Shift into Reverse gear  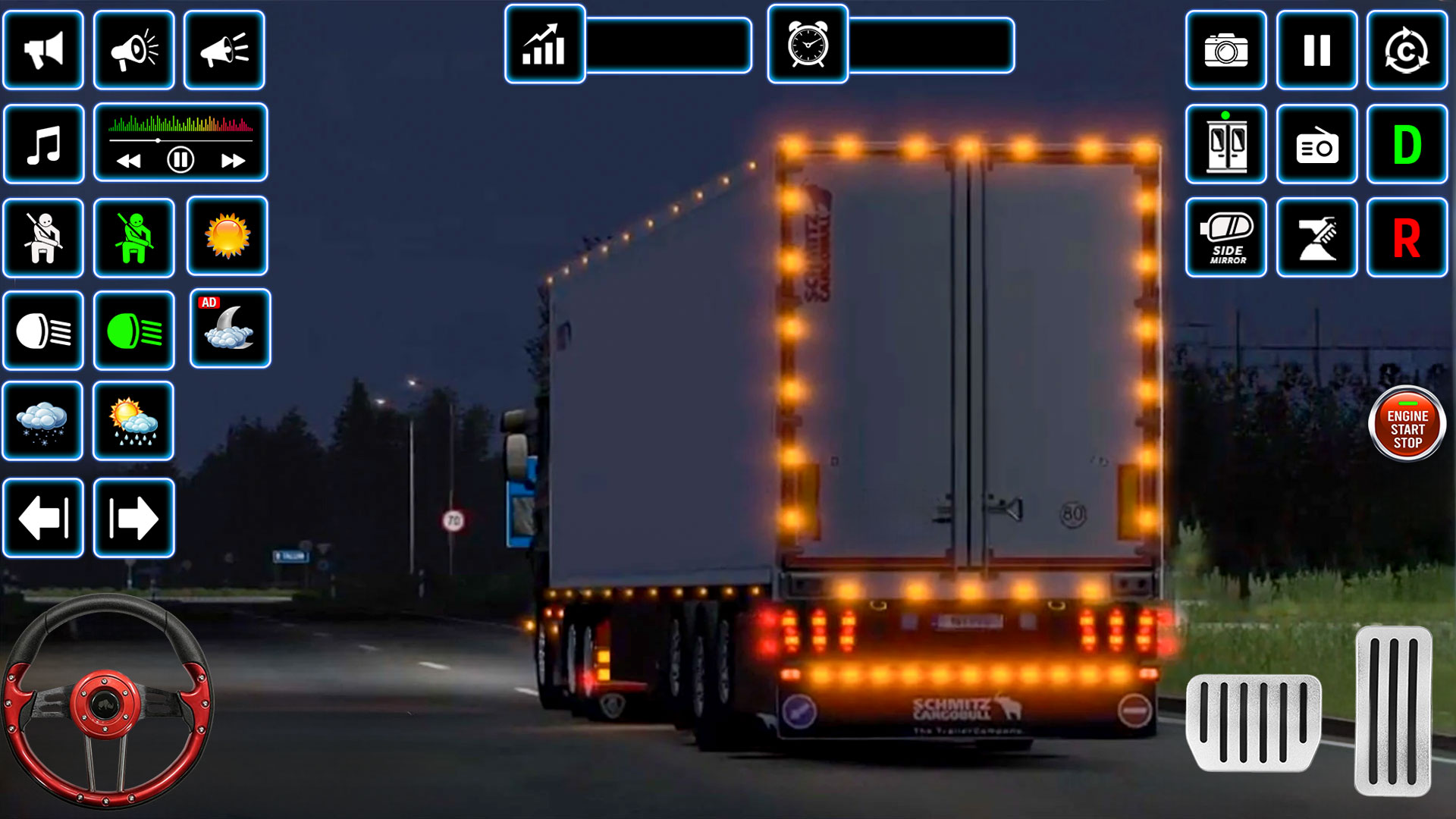pyautogui.click(x=1407, y=239)
